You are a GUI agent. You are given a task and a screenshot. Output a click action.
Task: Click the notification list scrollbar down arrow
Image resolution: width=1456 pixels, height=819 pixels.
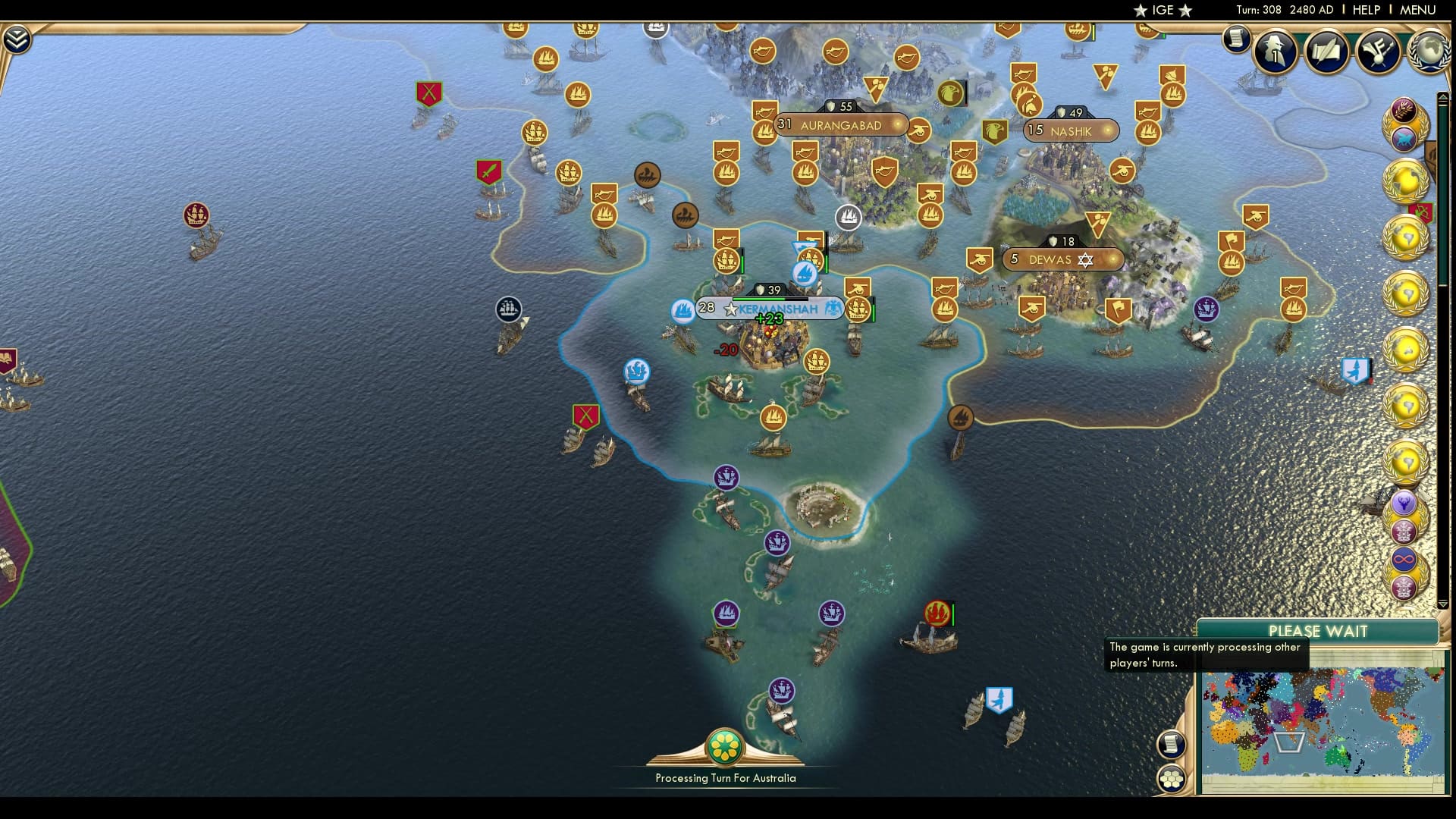(1442, 603)
